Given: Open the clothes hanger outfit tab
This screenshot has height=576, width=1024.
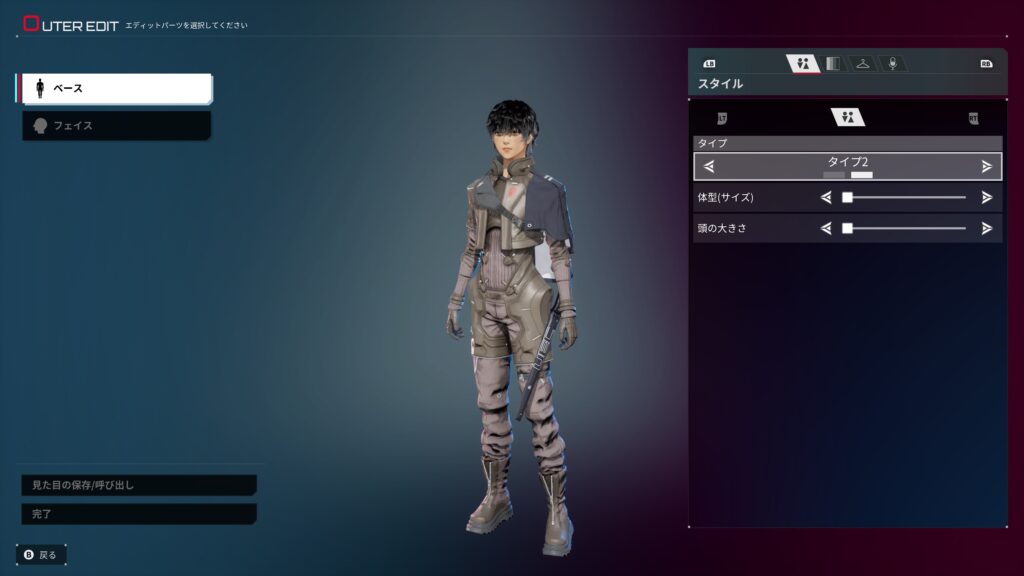Looking at the screenshot, I should (x=862, y=64).
